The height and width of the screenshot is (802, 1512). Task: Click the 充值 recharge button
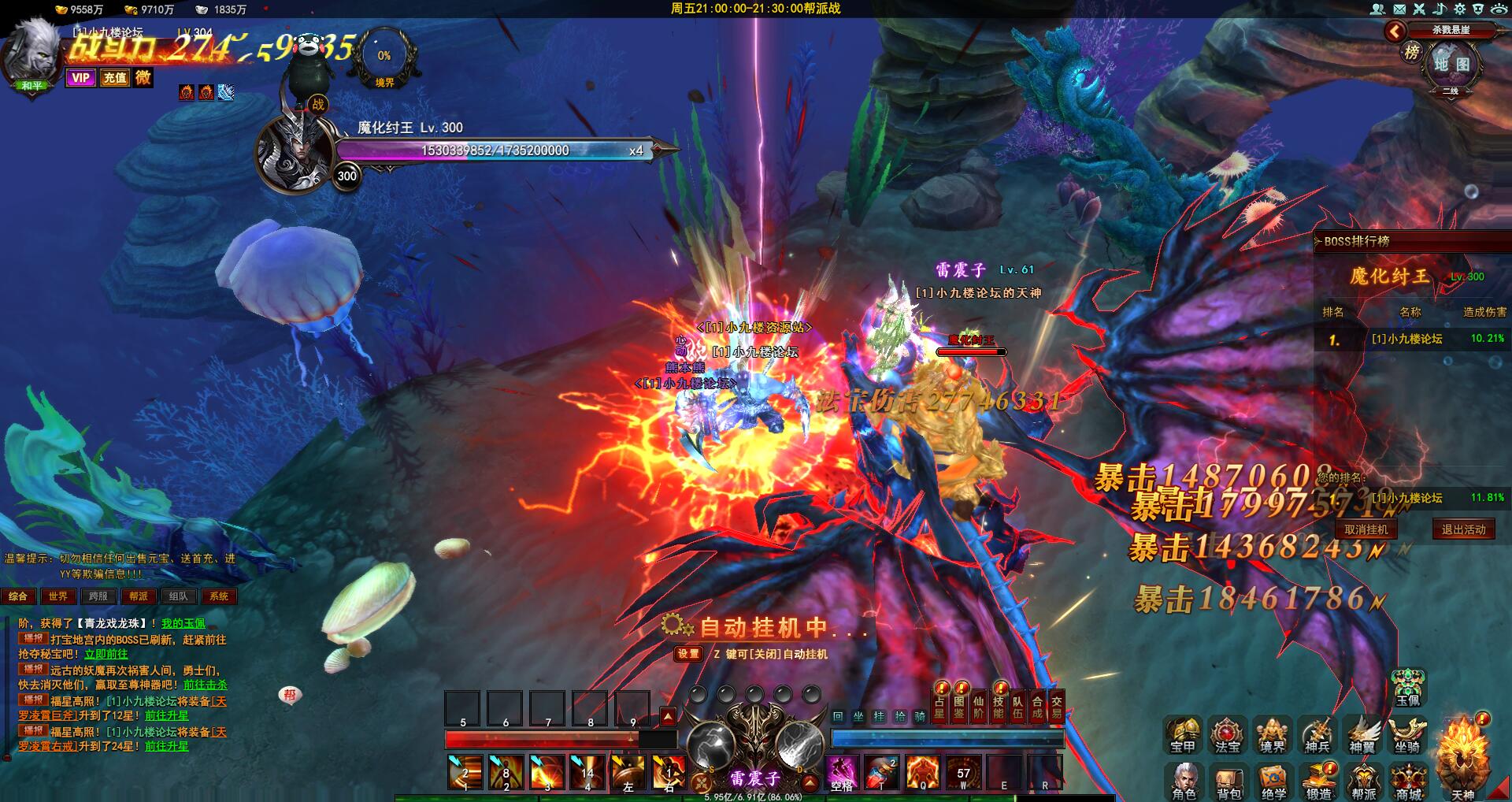tap(115, 77)
